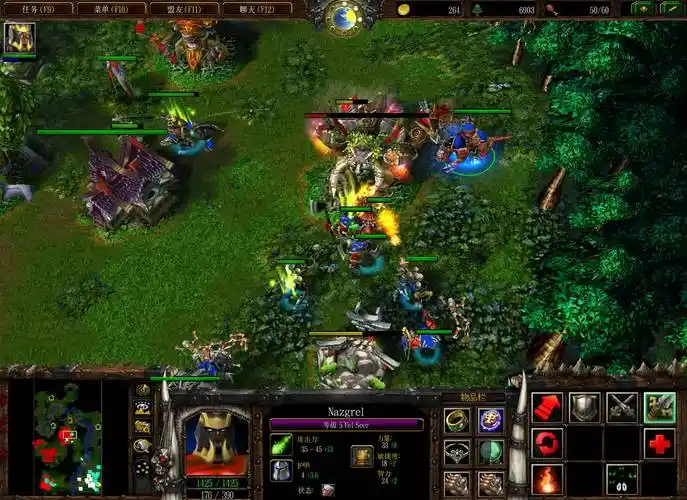Screen dimensions: 687x500
Task: Use the blue glowing rune item
Action: click(490, 420)
